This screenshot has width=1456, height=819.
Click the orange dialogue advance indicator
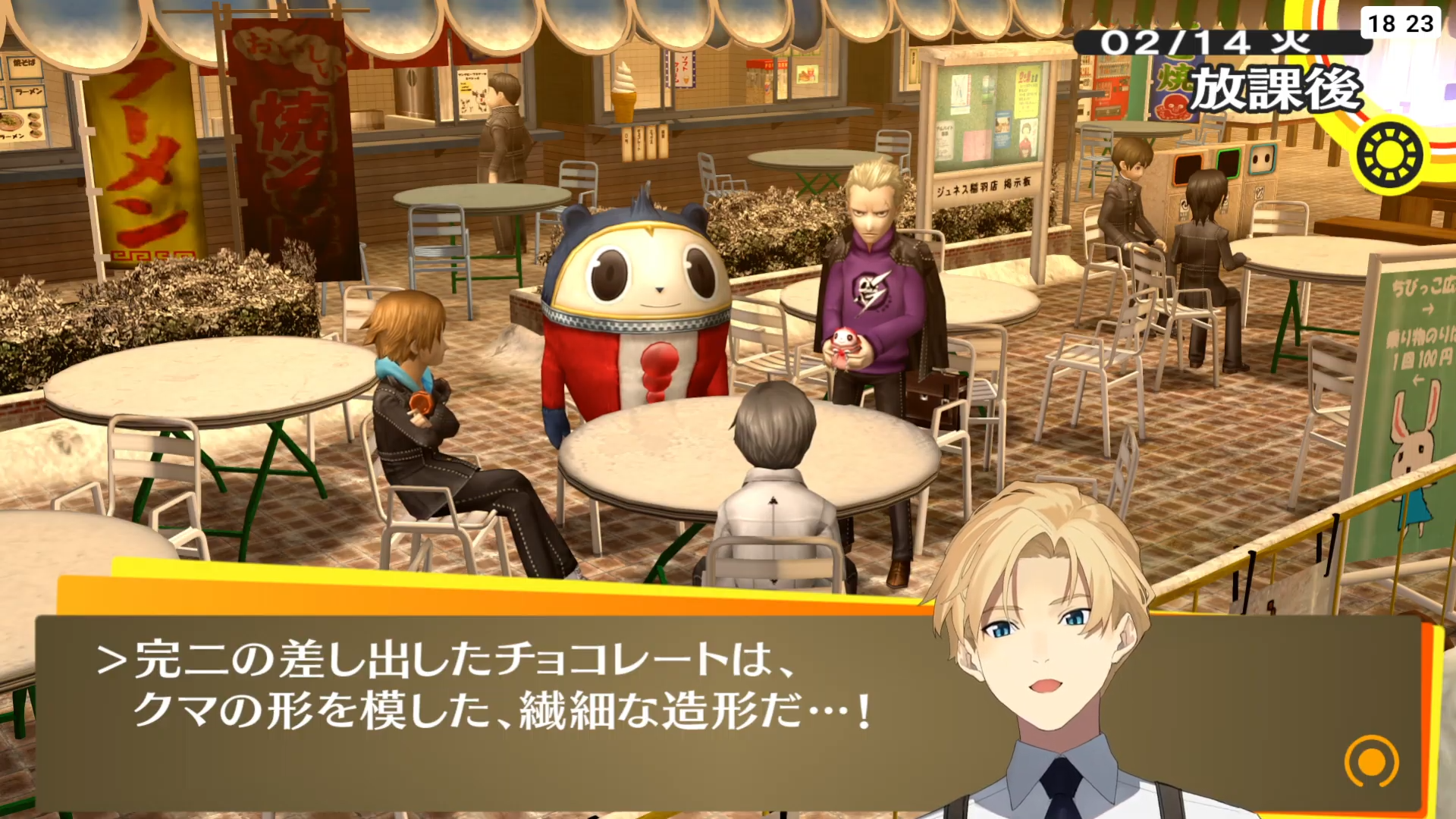click(1371, 761)
